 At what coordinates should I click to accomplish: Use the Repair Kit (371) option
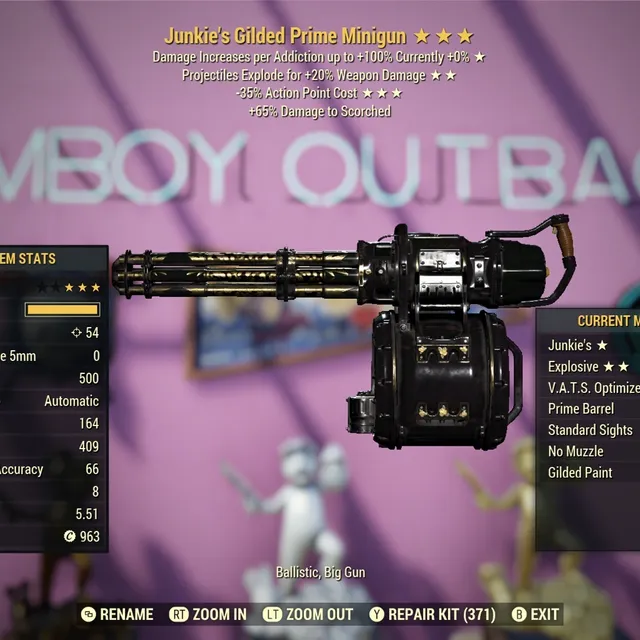(433, 614)
